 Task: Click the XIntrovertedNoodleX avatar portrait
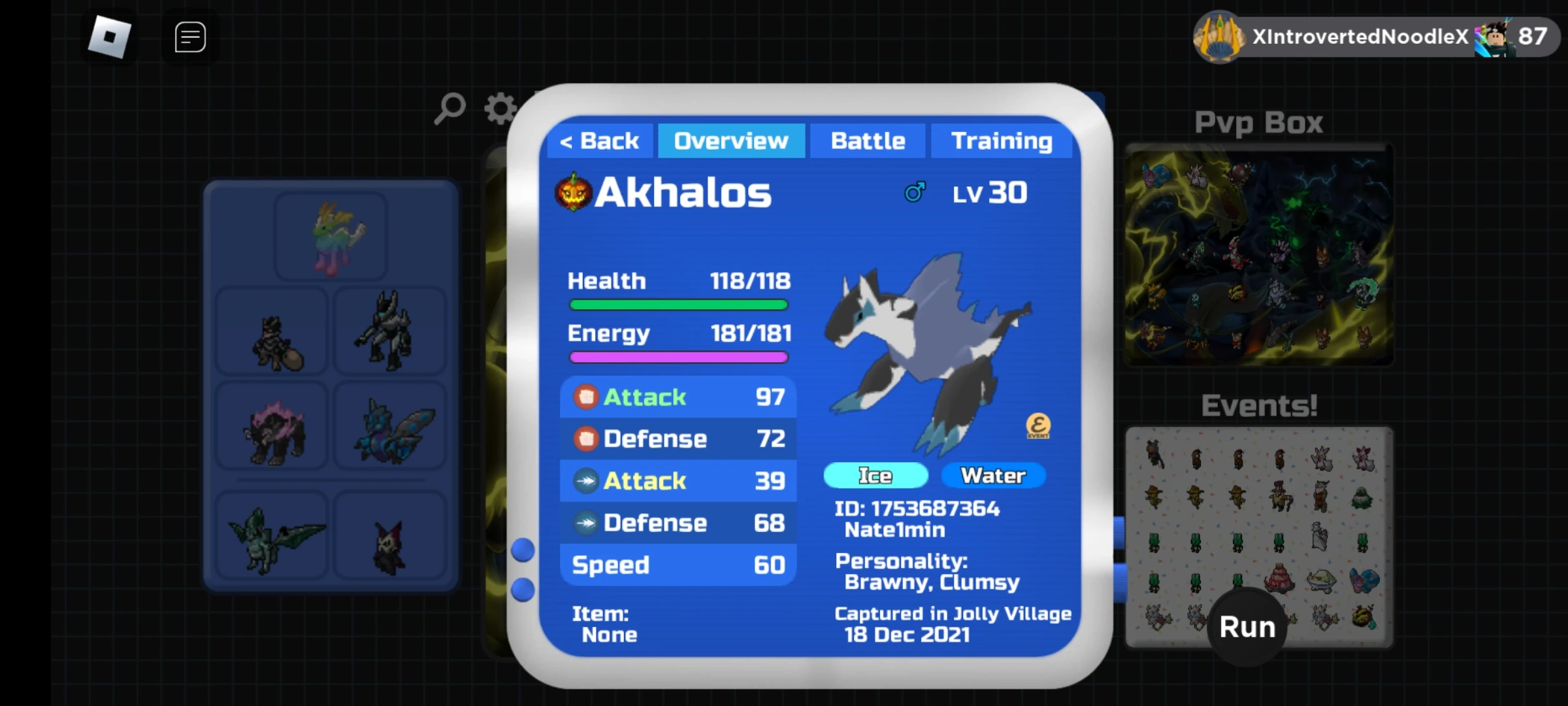tap(1219, 36)
